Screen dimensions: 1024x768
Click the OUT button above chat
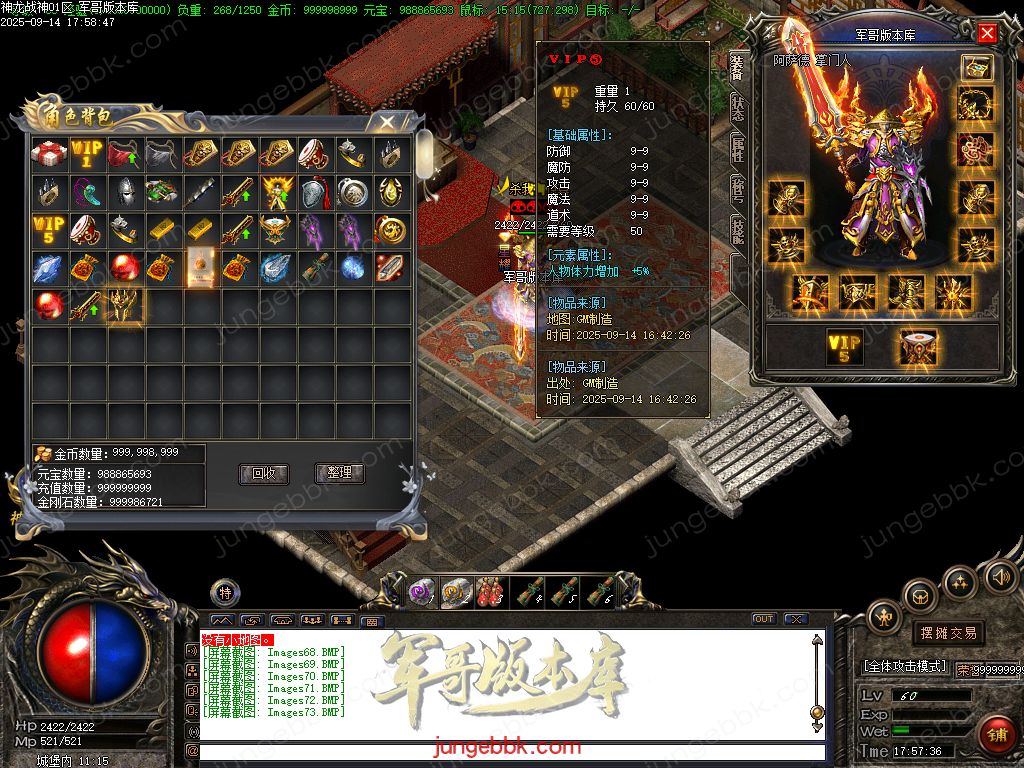tap(763, 619)
